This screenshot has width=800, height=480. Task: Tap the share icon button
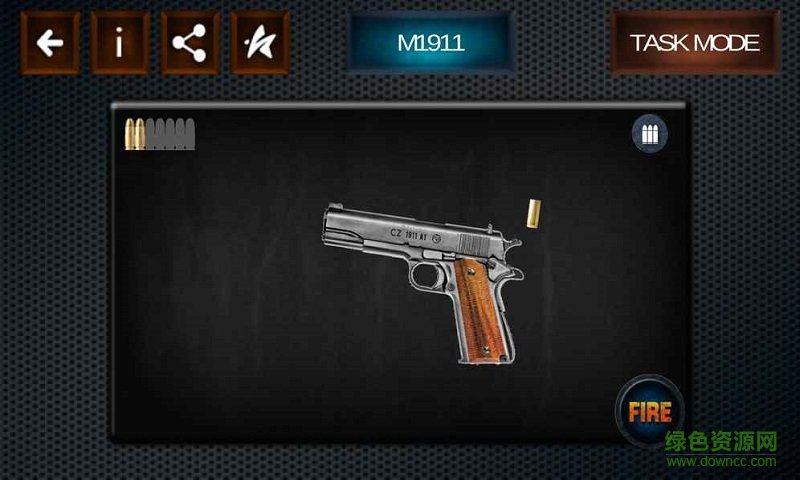pos(190,43)
